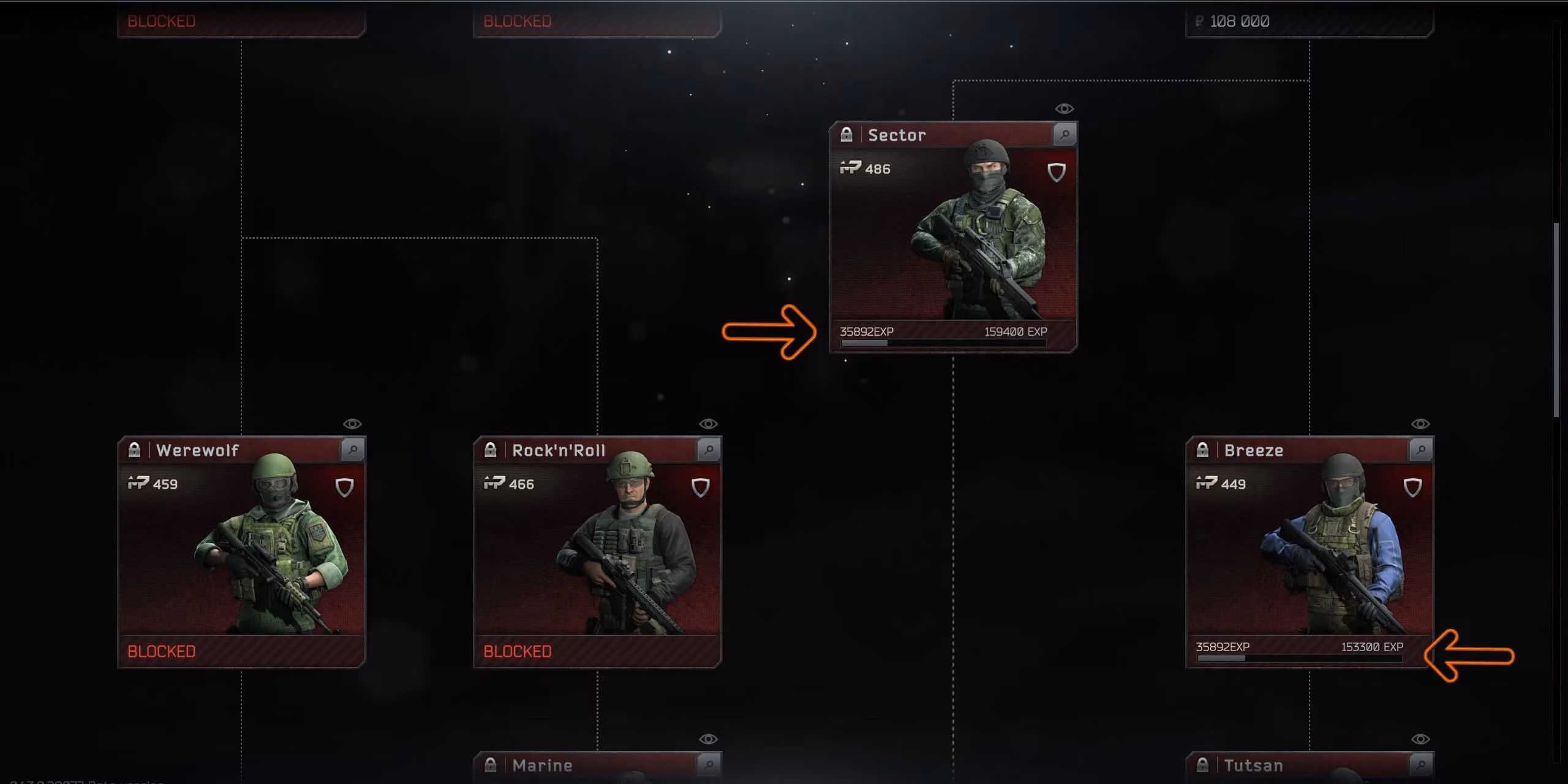
Task: Open the magnifier preview on Rock'n'Roll card
Action: click(x=709, y=449)
